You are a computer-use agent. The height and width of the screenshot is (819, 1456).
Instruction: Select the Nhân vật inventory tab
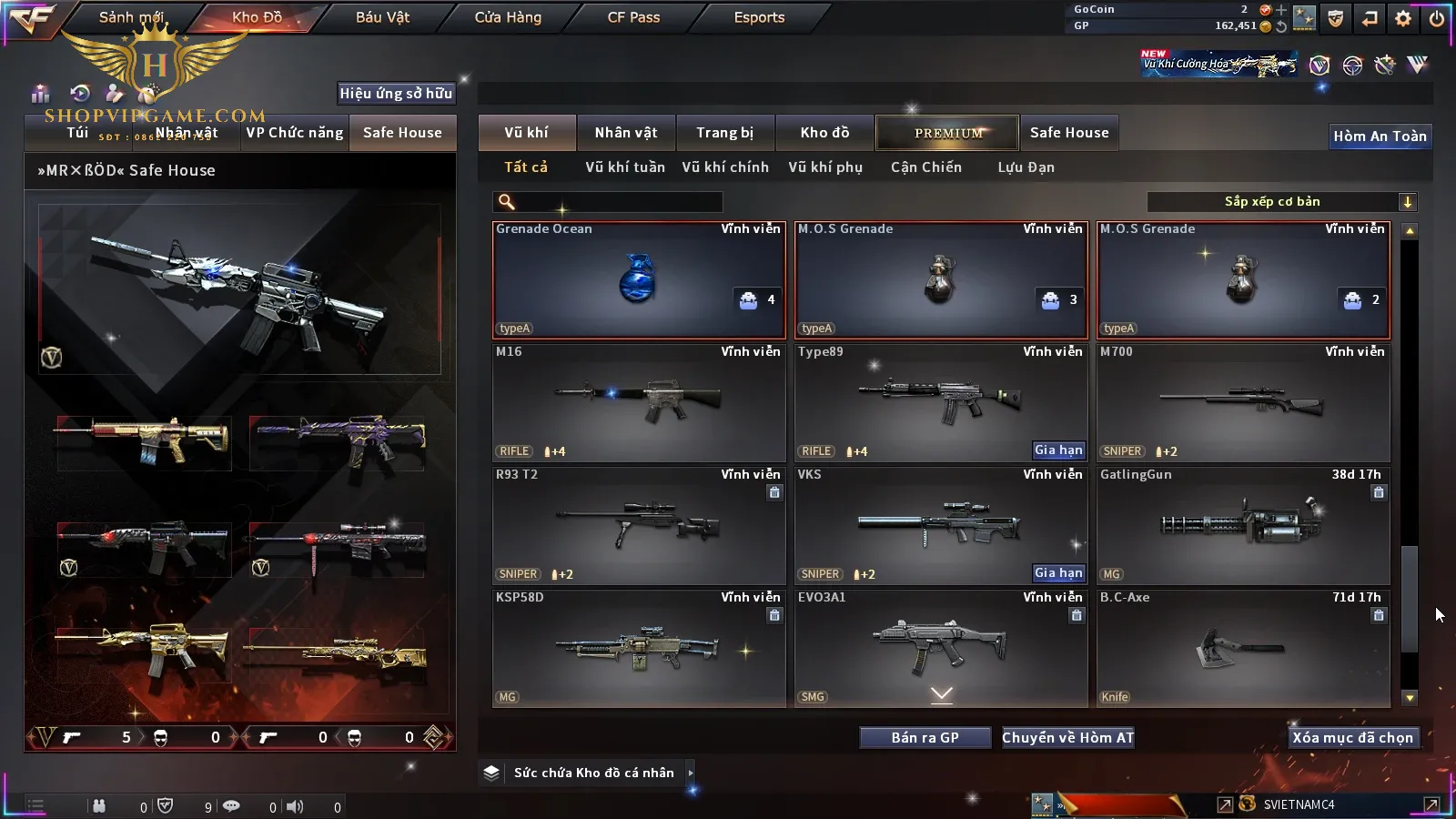coord(625,133)
